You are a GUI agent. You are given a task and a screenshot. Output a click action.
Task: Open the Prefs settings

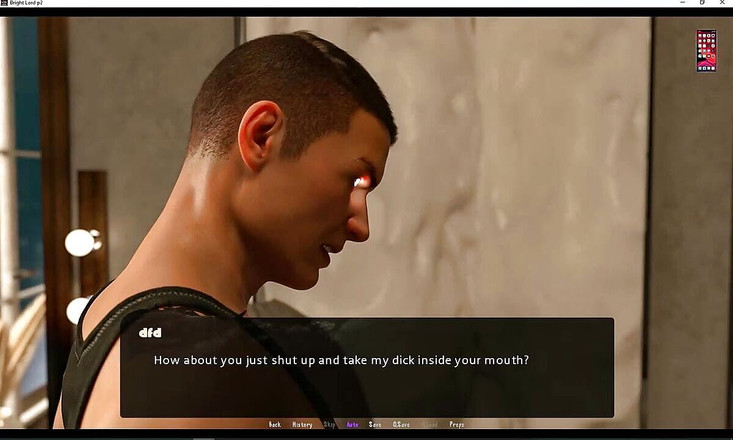pos(457,425)
